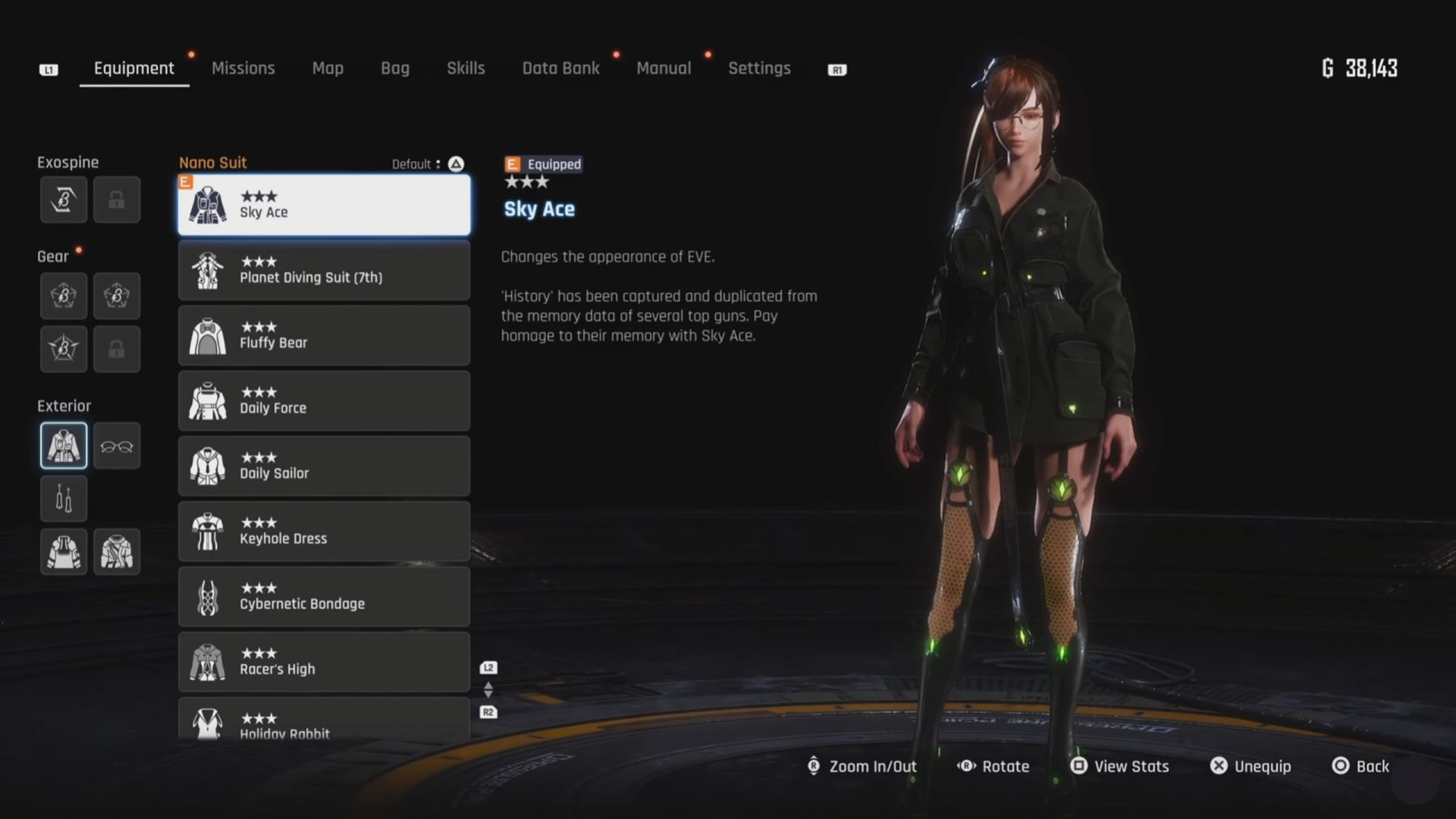Select the Keyhole Dress suit
The image size is (1456, 819).
point(324,531)
